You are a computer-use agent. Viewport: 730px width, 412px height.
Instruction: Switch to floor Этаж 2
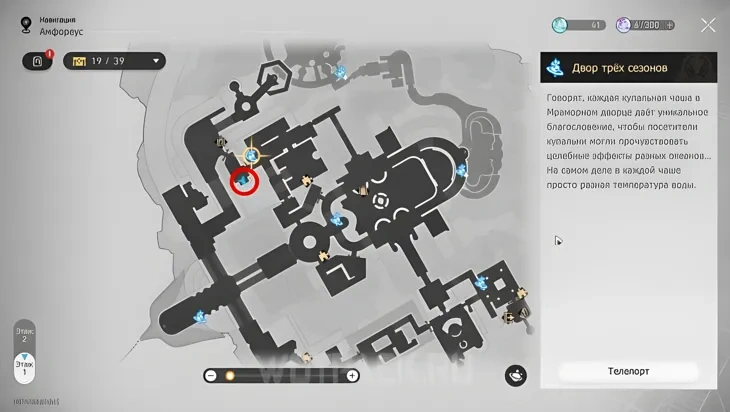coord(24,335)
